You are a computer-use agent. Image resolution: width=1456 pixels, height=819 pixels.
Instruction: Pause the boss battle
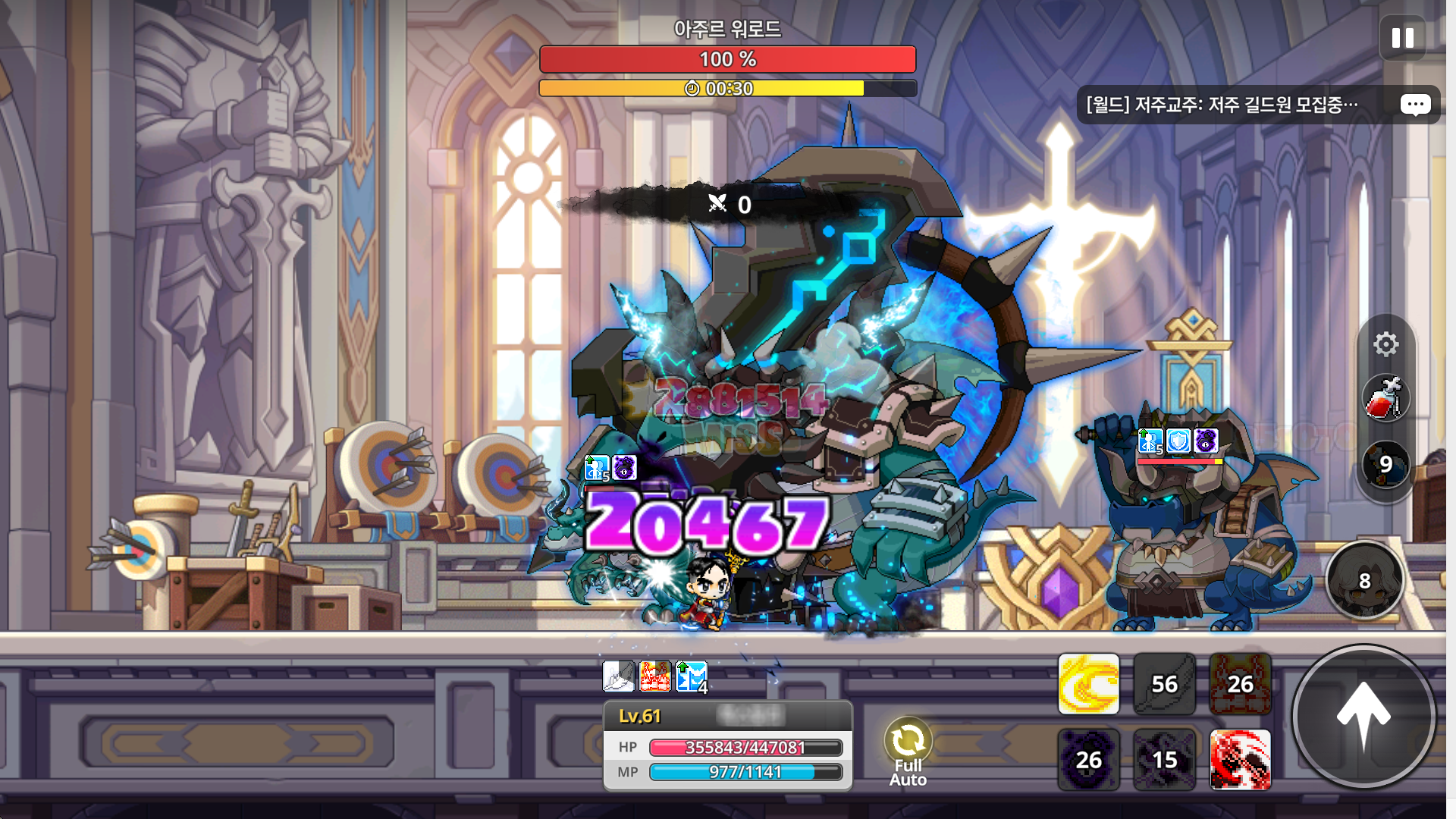1402,38
